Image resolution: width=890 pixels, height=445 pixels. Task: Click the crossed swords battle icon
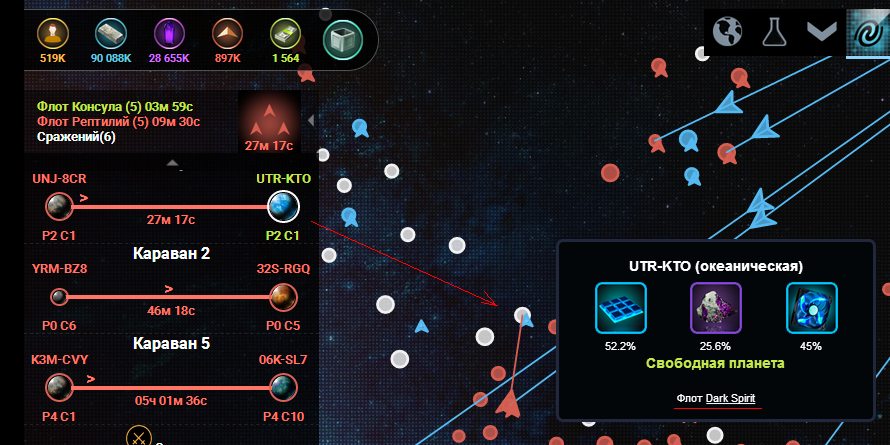point(139,436)
